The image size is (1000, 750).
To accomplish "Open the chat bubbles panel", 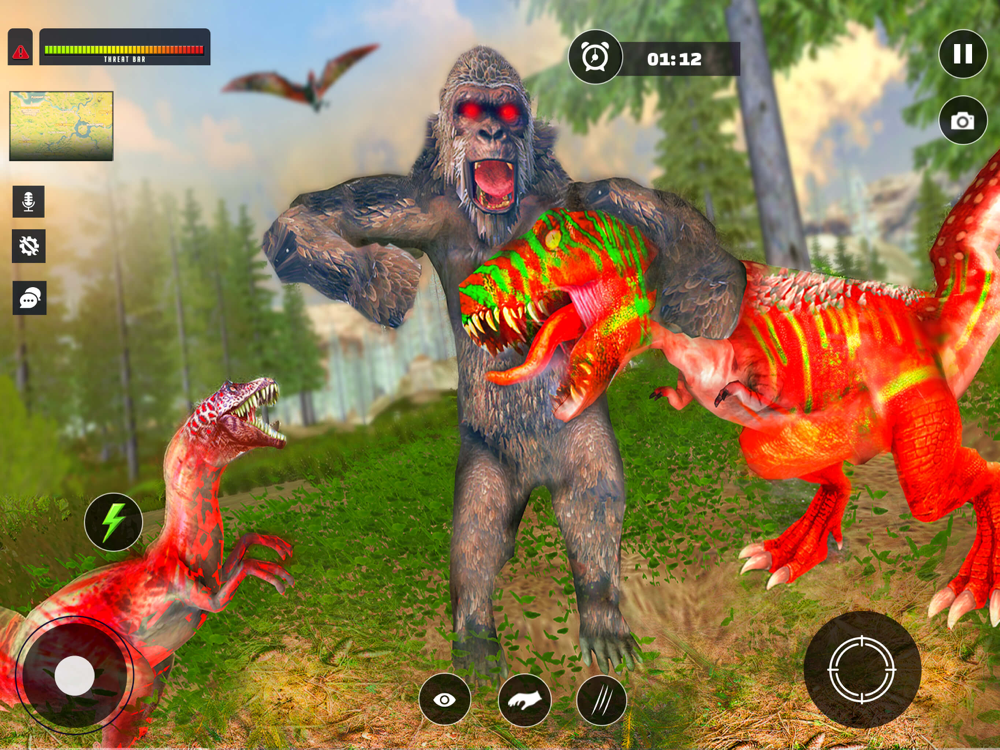I will [x=29, y=297].
